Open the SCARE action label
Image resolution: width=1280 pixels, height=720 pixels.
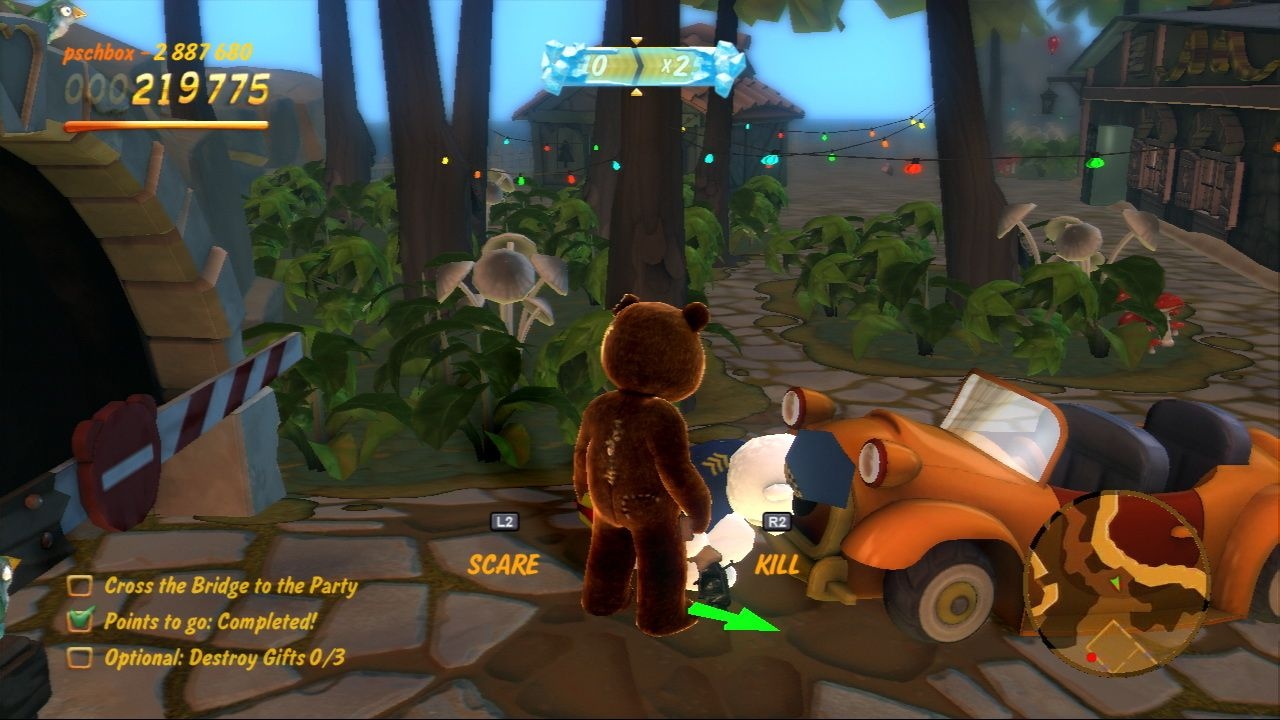[x=501, y=565]
